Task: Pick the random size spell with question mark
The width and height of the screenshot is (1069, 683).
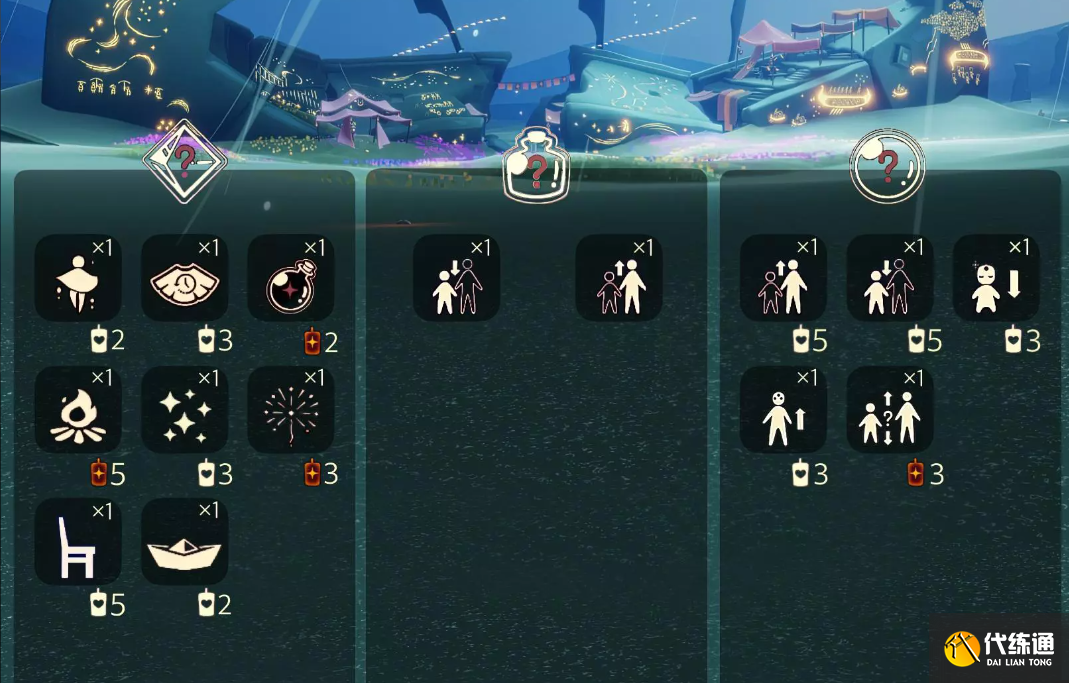Action: 890,409
